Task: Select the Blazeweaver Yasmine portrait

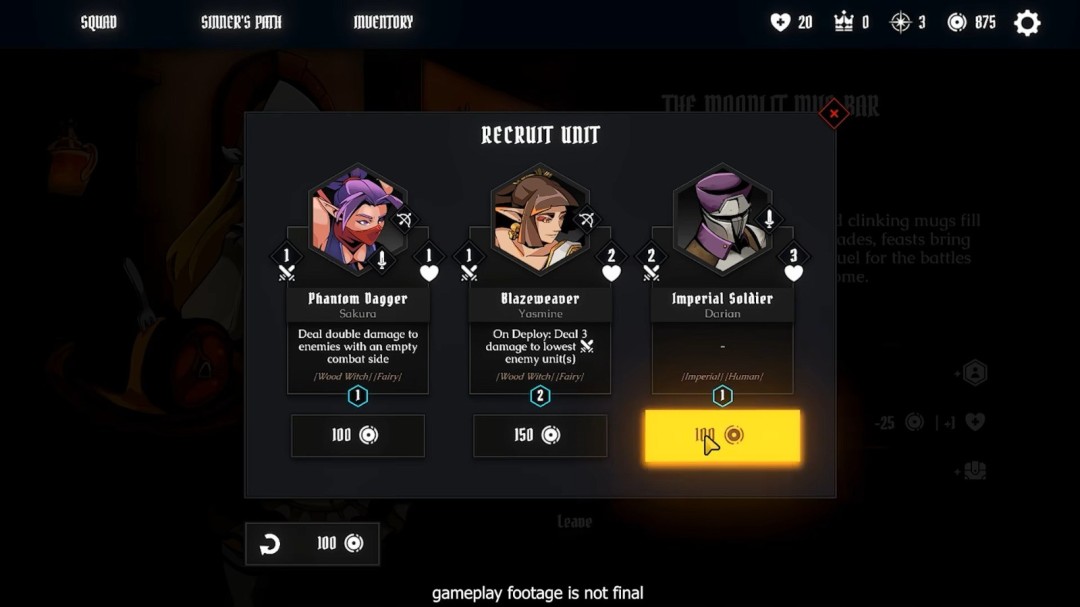Action: [539, 220]
